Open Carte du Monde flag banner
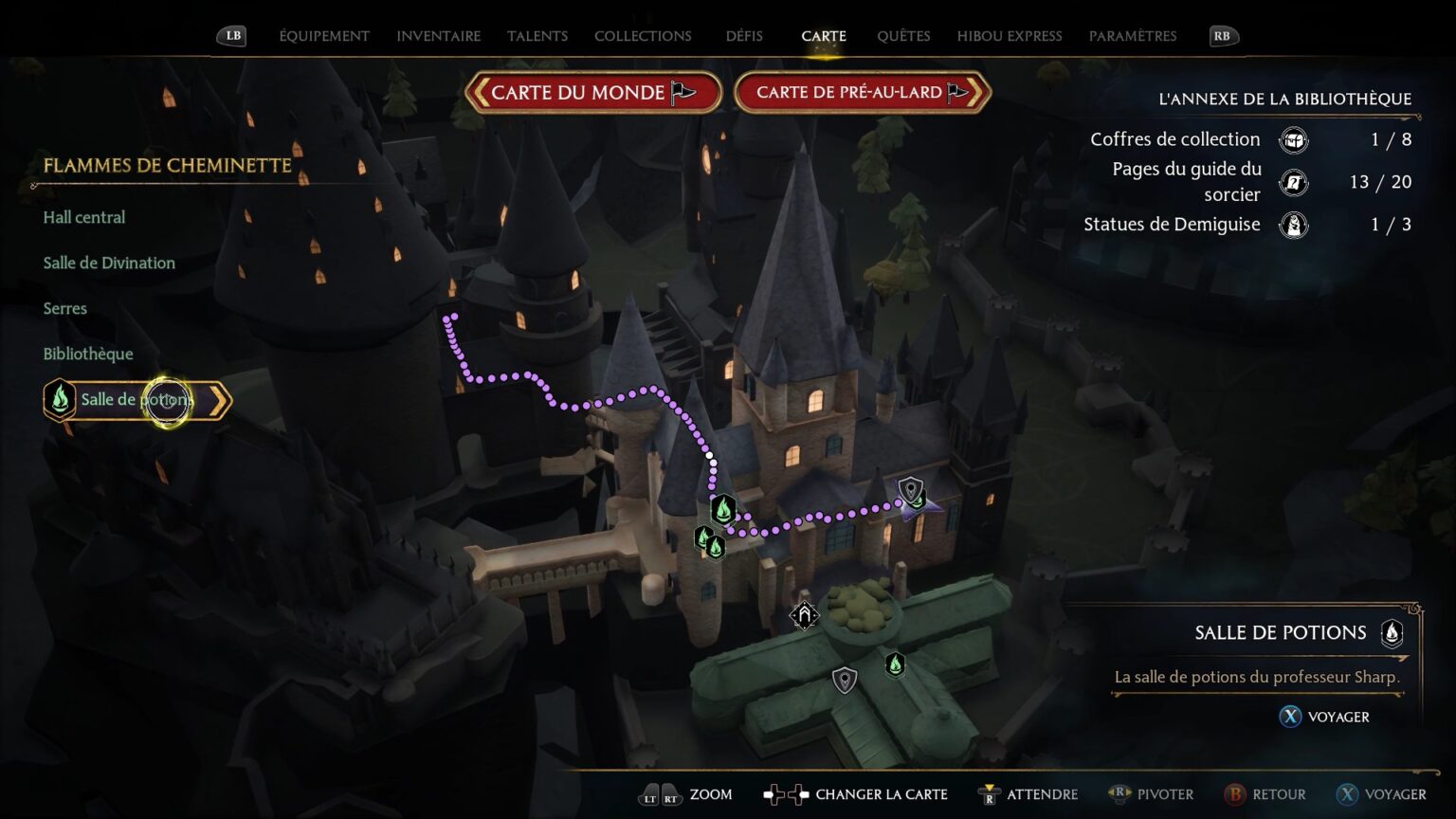1456x819 pixels. [593, 93]
